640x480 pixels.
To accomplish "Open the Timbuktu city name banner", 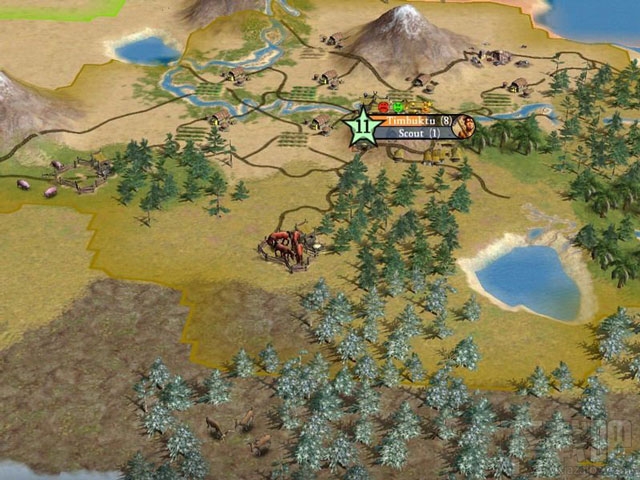I will tap(415, 120).
